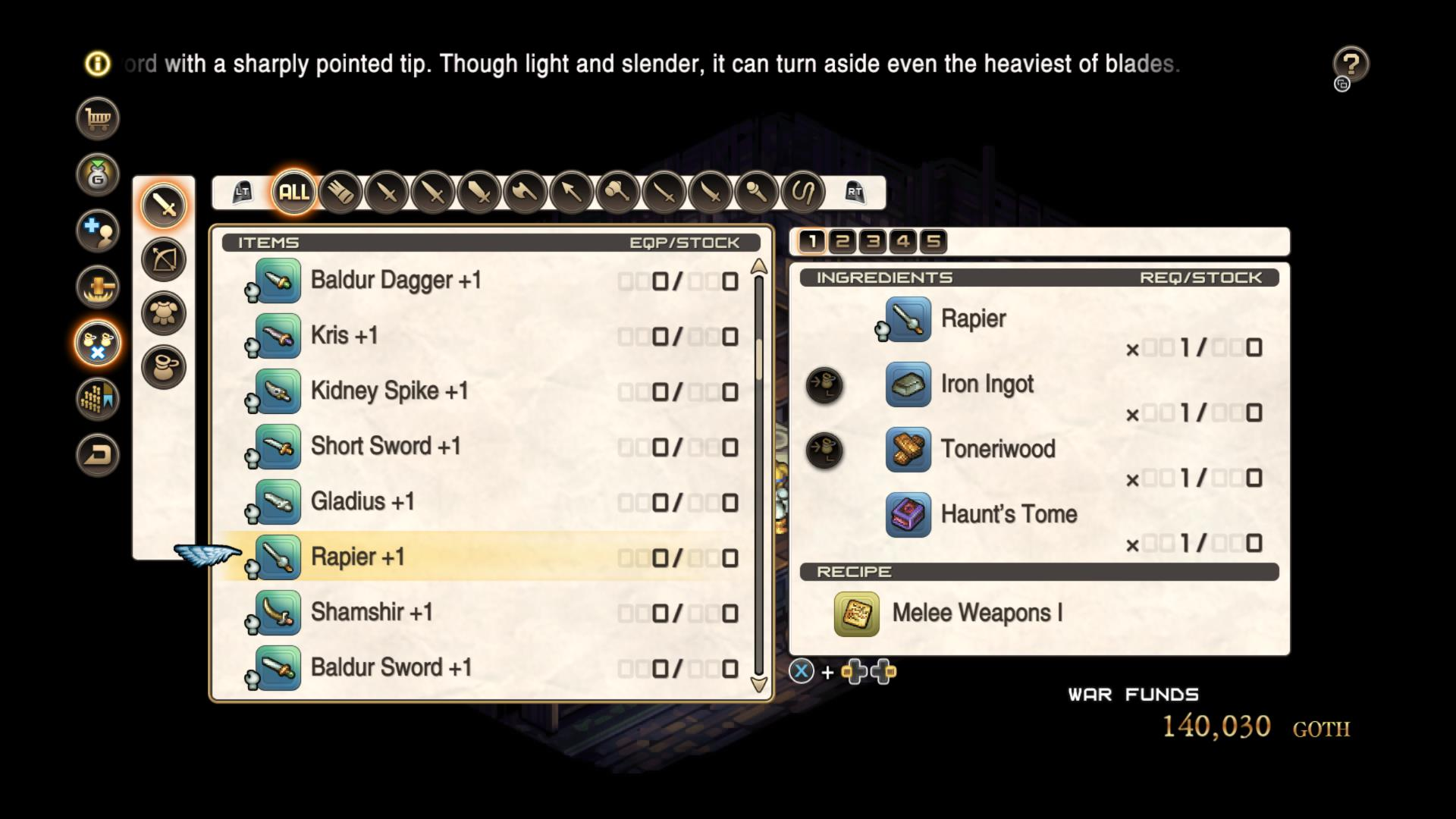1456x819 pixels.
Task: Switch to the bow ranged weapons category
Action: point(164,259)
